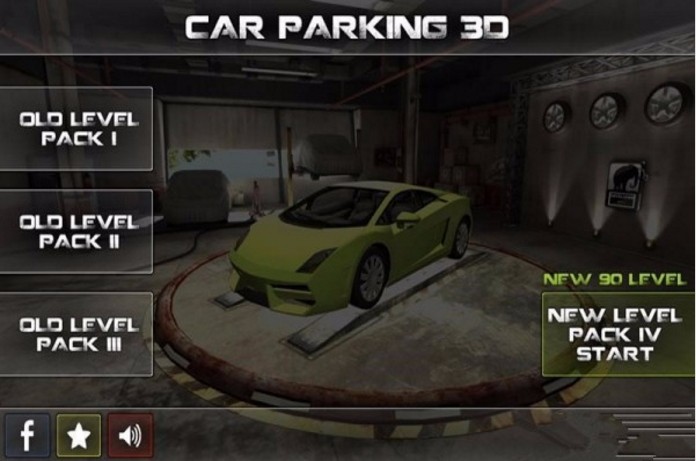Choose Old Level Pack III
Image resolution: width=696 pixels, height=461 pixels.
(x=76, y=334)
